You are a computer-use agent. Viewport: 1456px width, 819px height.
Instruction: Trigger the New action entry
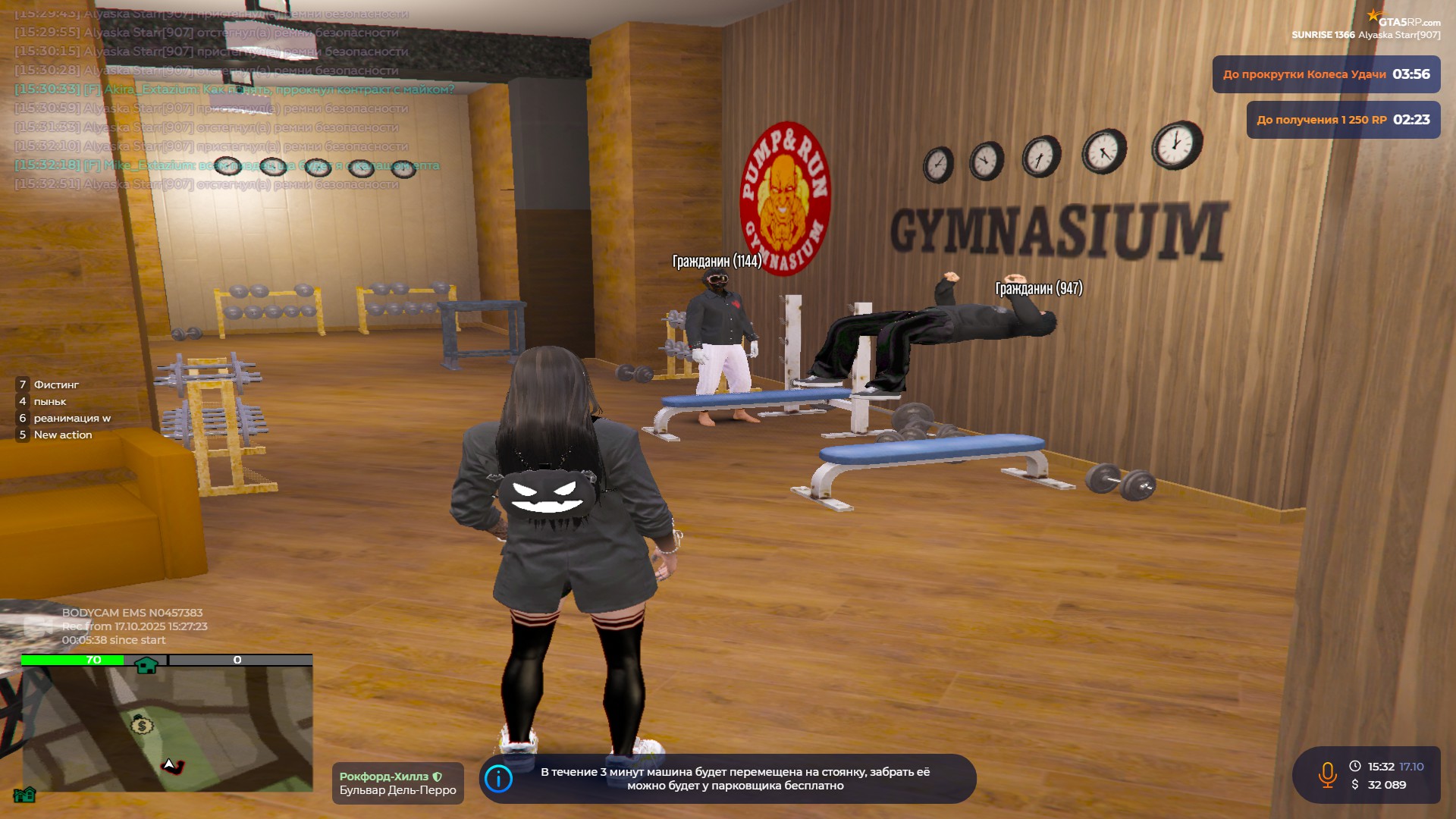[63, 435]
